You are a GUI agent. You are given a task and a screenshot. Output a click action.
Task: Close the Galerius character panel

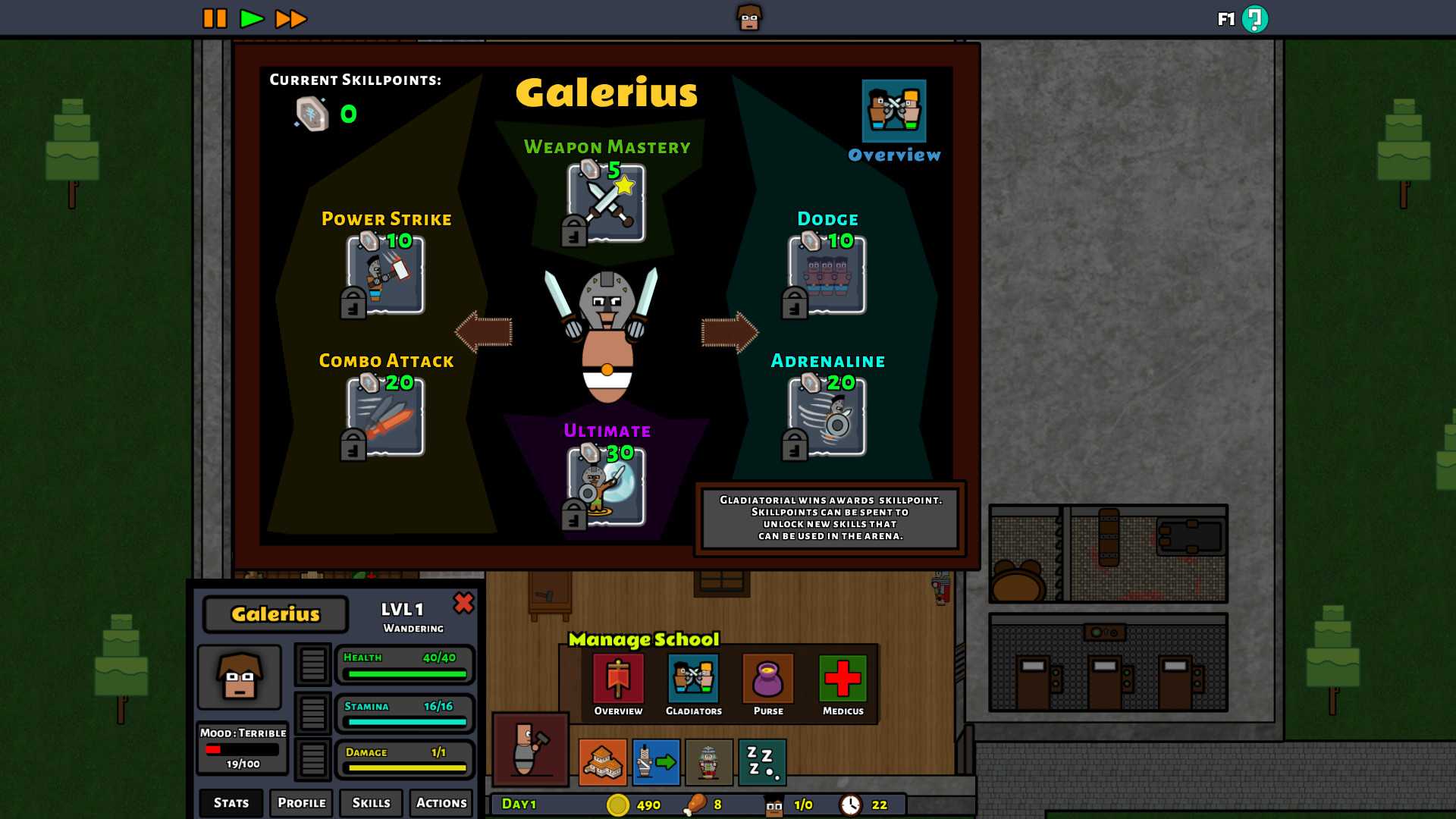tap(463, 603)
